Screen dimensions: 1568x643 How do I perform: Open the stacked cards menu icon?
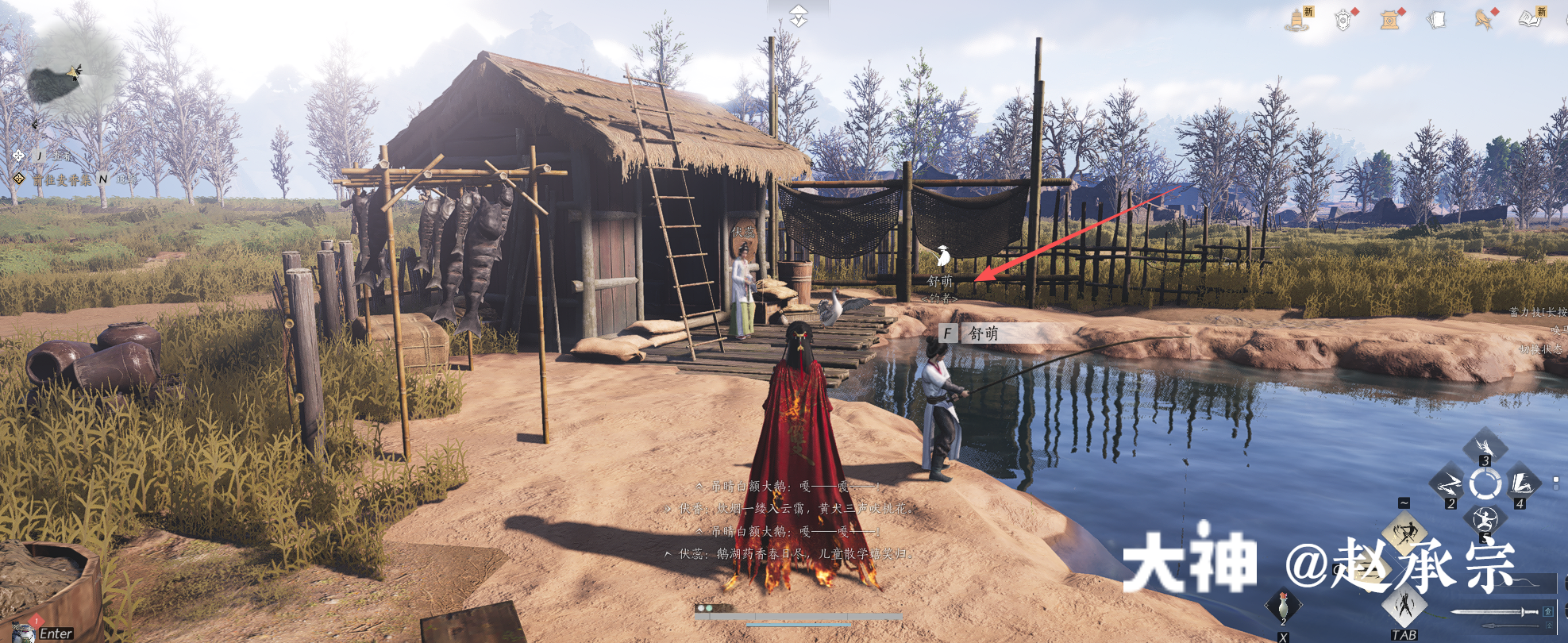click(x=1436, y=19)
